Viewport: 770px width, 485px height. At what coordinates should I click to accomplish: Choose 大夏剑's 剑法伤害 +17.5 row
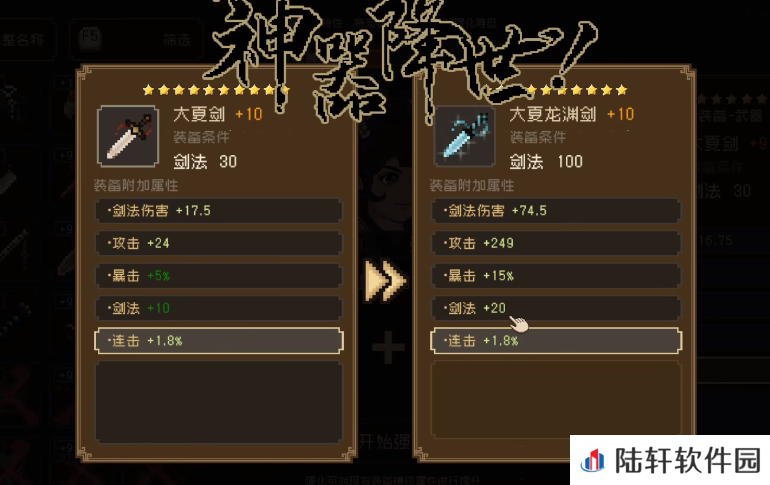point(218,211)
